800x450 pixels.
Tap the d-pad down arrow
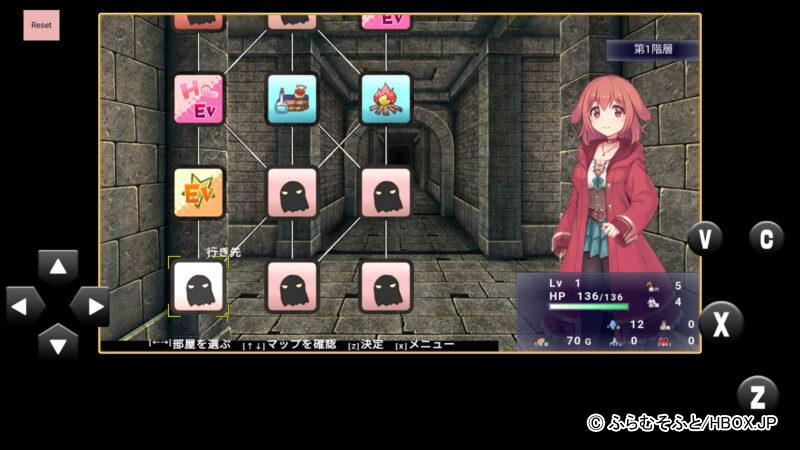coord(58,345)
